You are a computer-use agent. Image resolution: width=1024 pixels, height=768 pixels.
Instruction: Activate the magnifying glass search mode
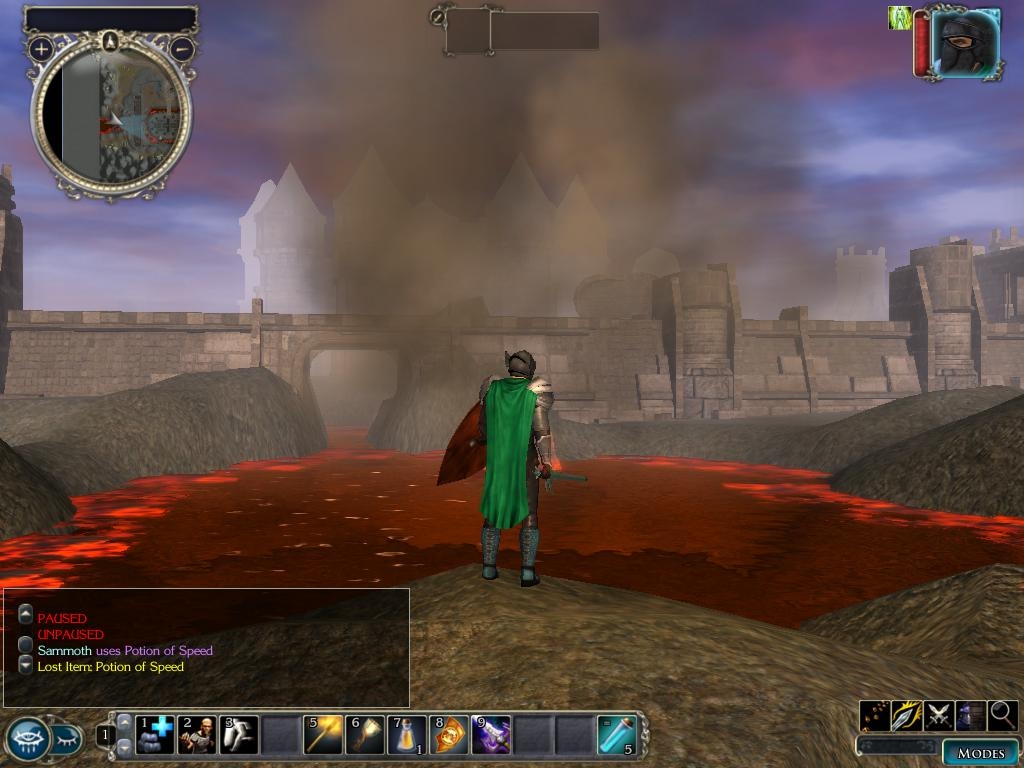pyautogui.click(x=1003, y=715)
